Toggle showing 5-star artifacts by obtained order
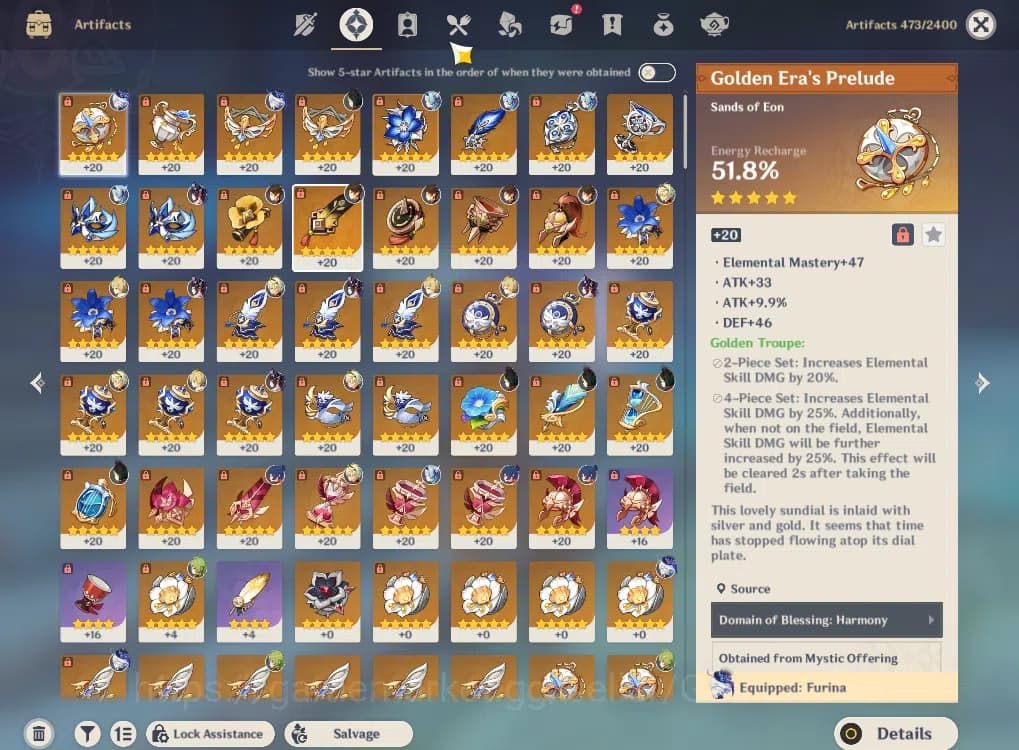Viewport: 1019px width, 750px height. pyautogui.click(x=657, y=72)
